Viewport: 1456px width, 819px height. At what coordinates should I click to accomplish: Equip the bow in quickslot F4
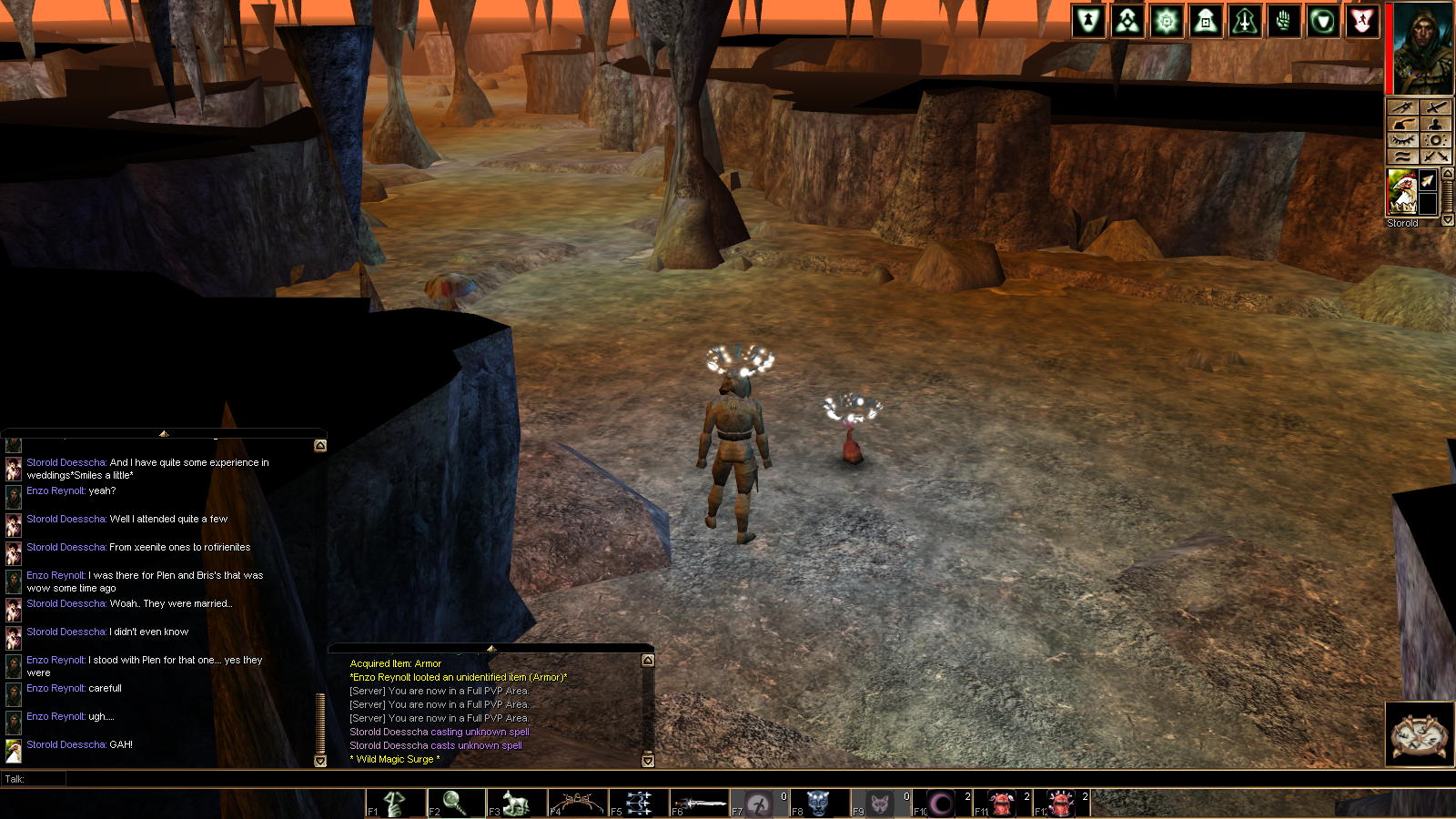click(x=578, y=804)
